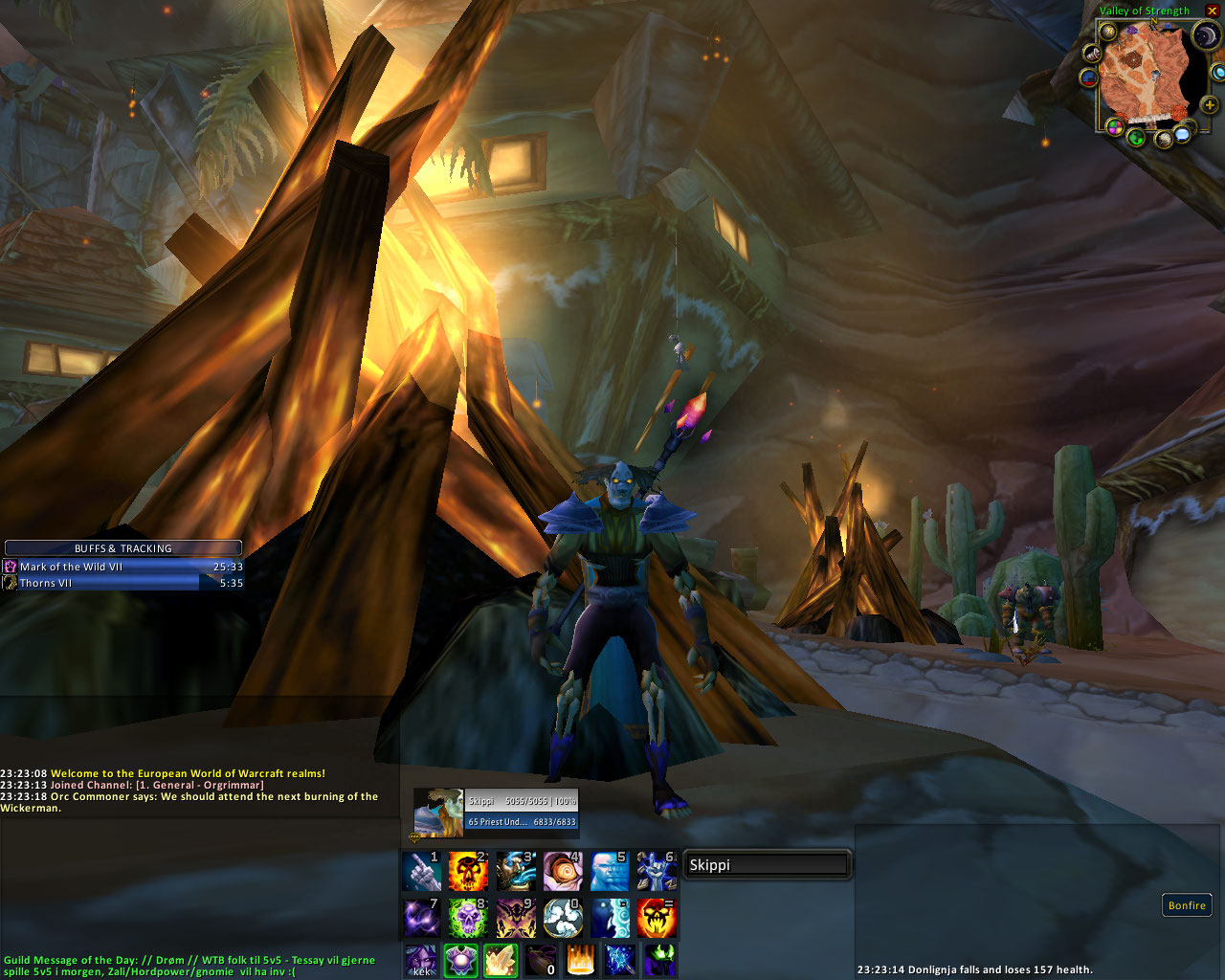Image resolution: width=1225 pixels, height=980 pixels.
Task: Close the minimap with the X button
Action: point(1213,11)
